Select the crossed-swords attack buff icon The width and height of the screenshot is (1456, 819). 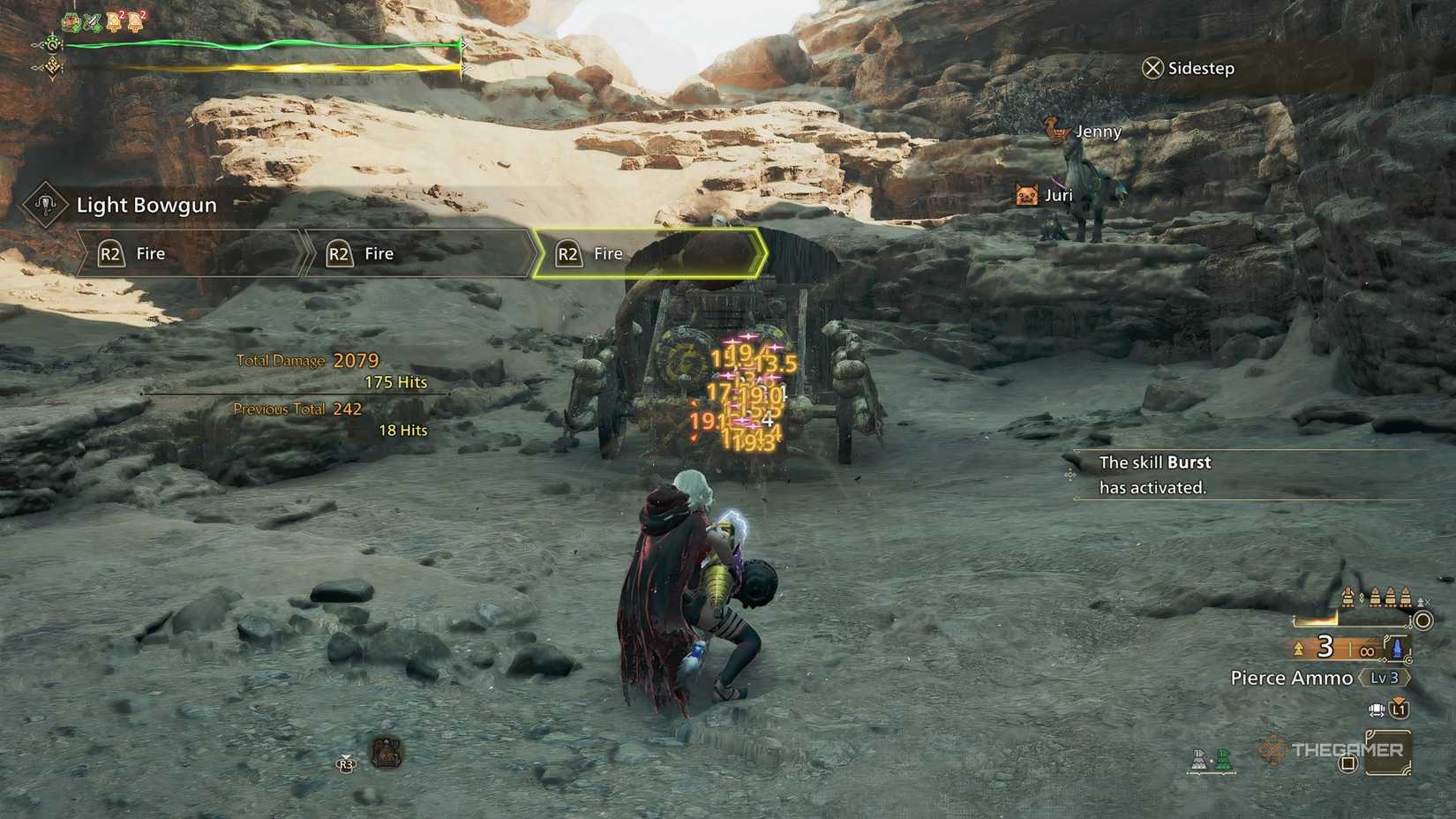click(93, 22)
